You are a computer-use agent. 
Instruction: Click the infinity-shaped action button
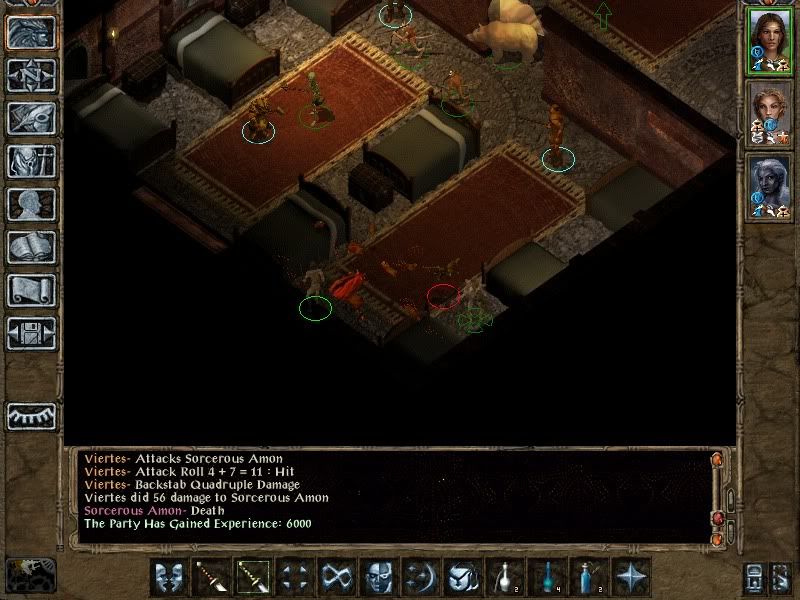tap(337, 577)
